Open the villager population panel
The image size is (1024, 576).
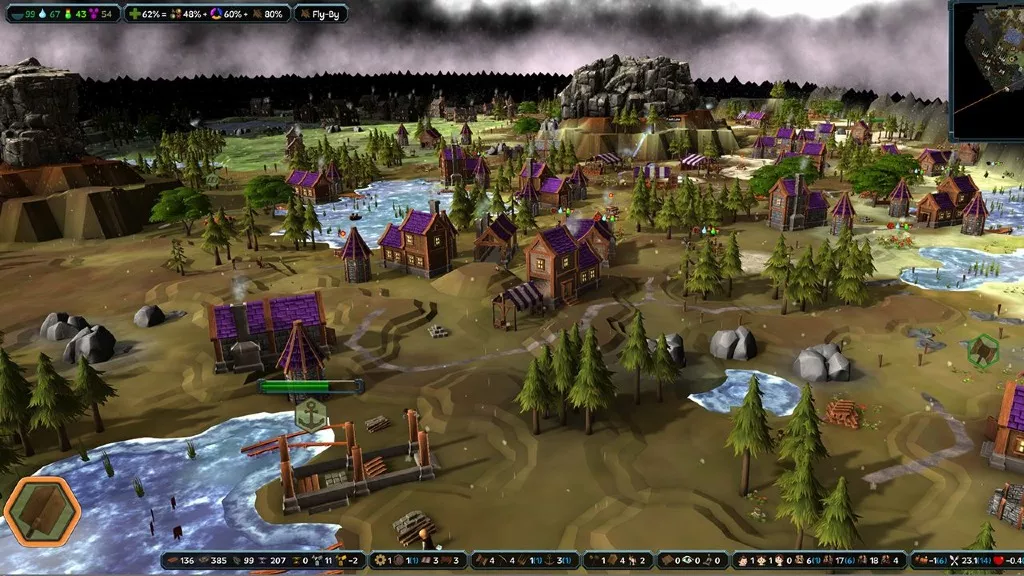(x=819, y=561)
